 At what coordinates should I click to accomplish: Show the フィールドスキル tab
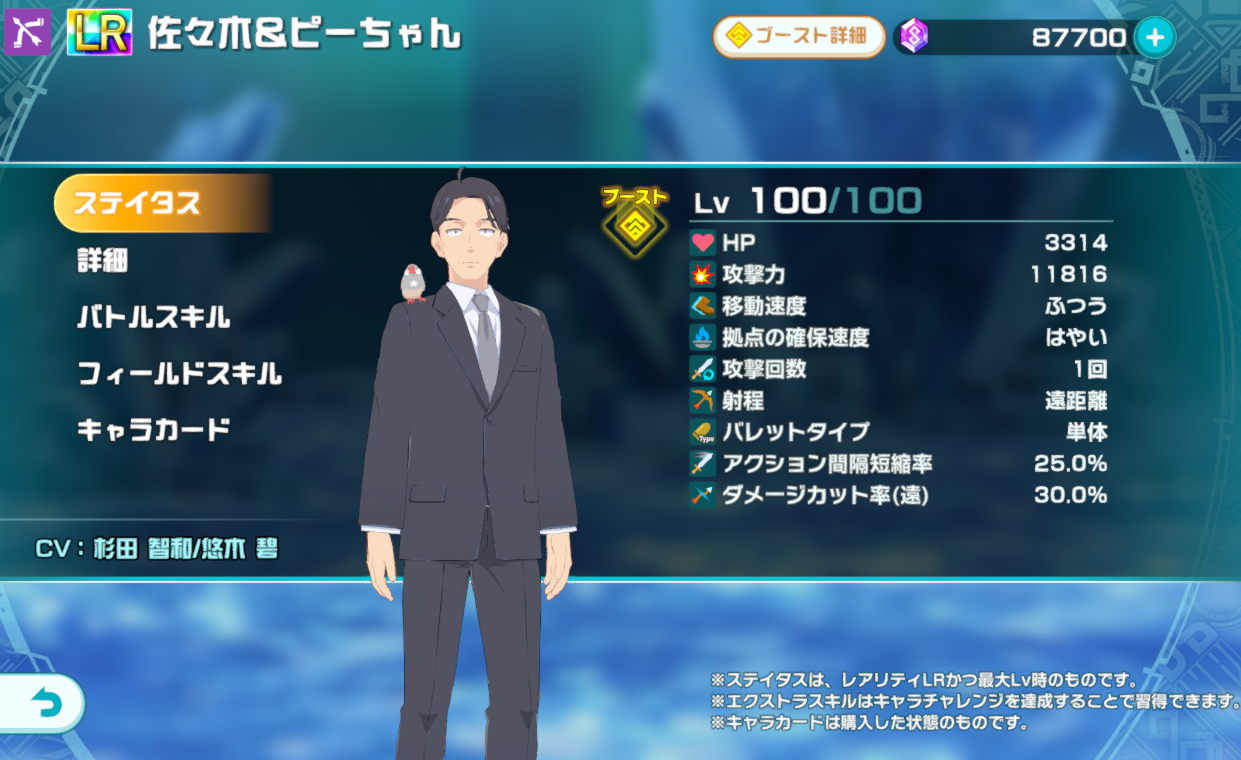pyautogui.click(x=180, y=375)
